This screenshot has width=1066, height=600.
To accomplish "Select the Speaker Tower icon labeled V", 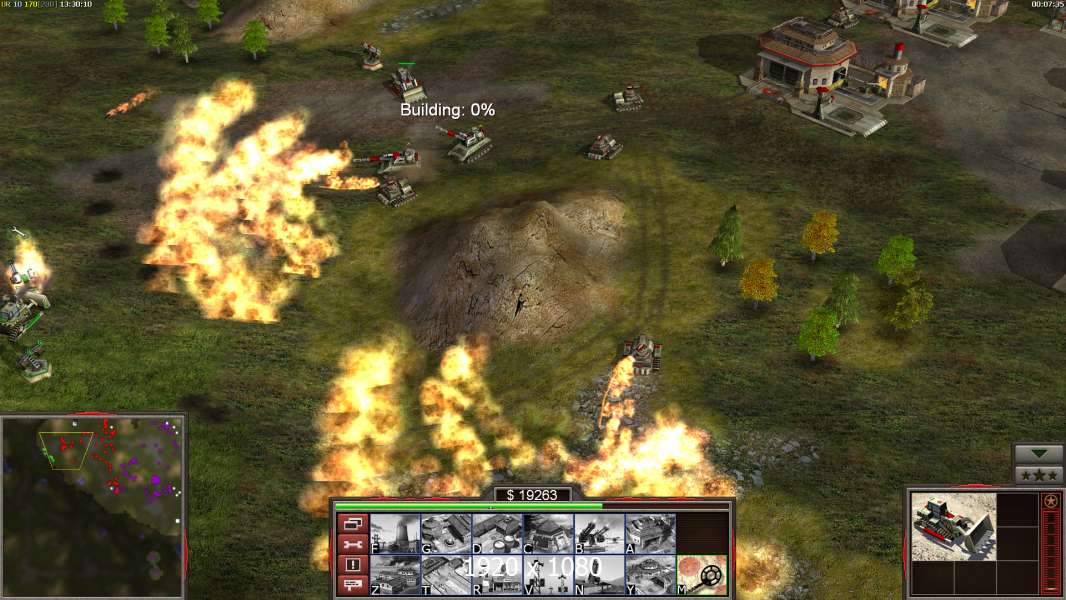I will point(548,575).
